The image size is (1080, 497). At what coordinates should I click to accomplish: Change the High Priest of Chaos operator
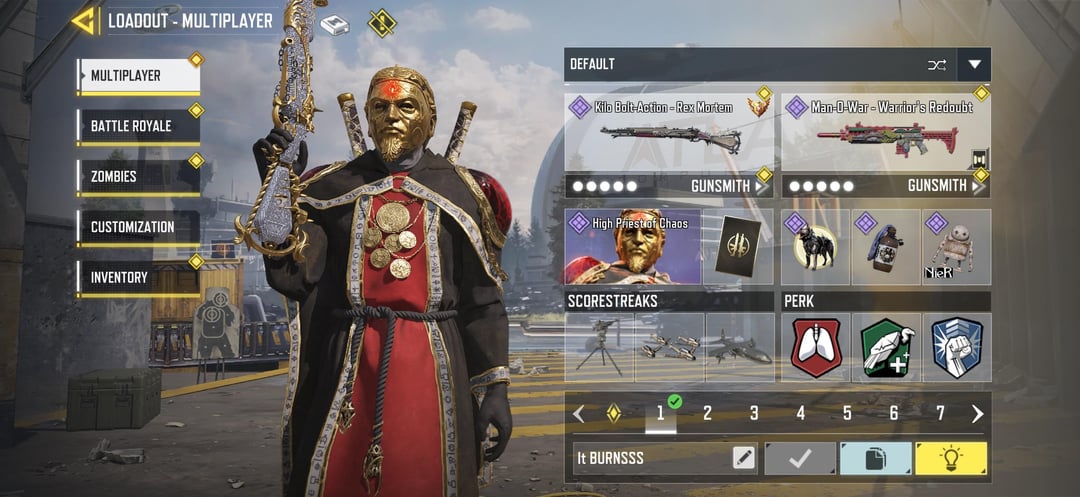pyautogui.click(x=632, y=246)
